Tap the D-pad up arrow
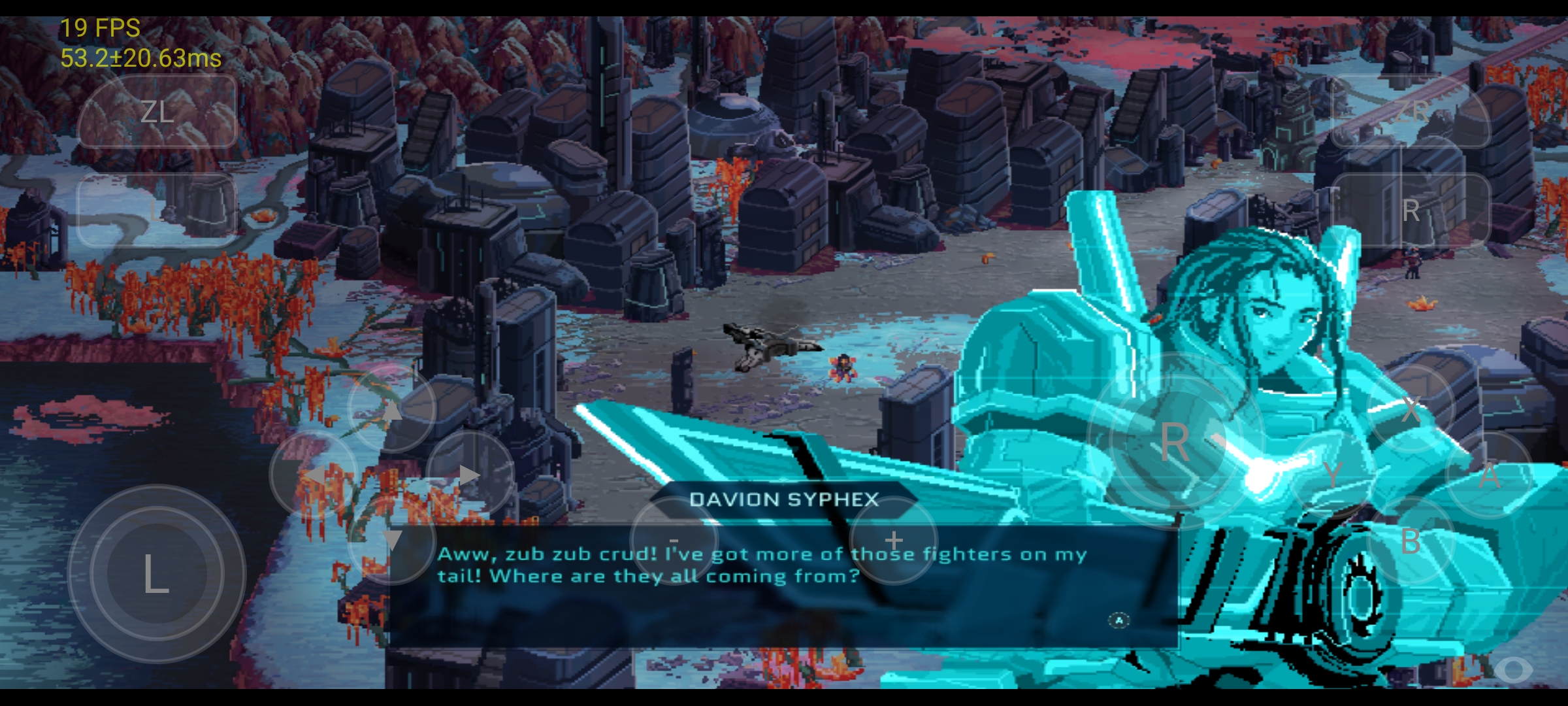Viewport: 1568px width, 706px height. click(x=391, y=410)
